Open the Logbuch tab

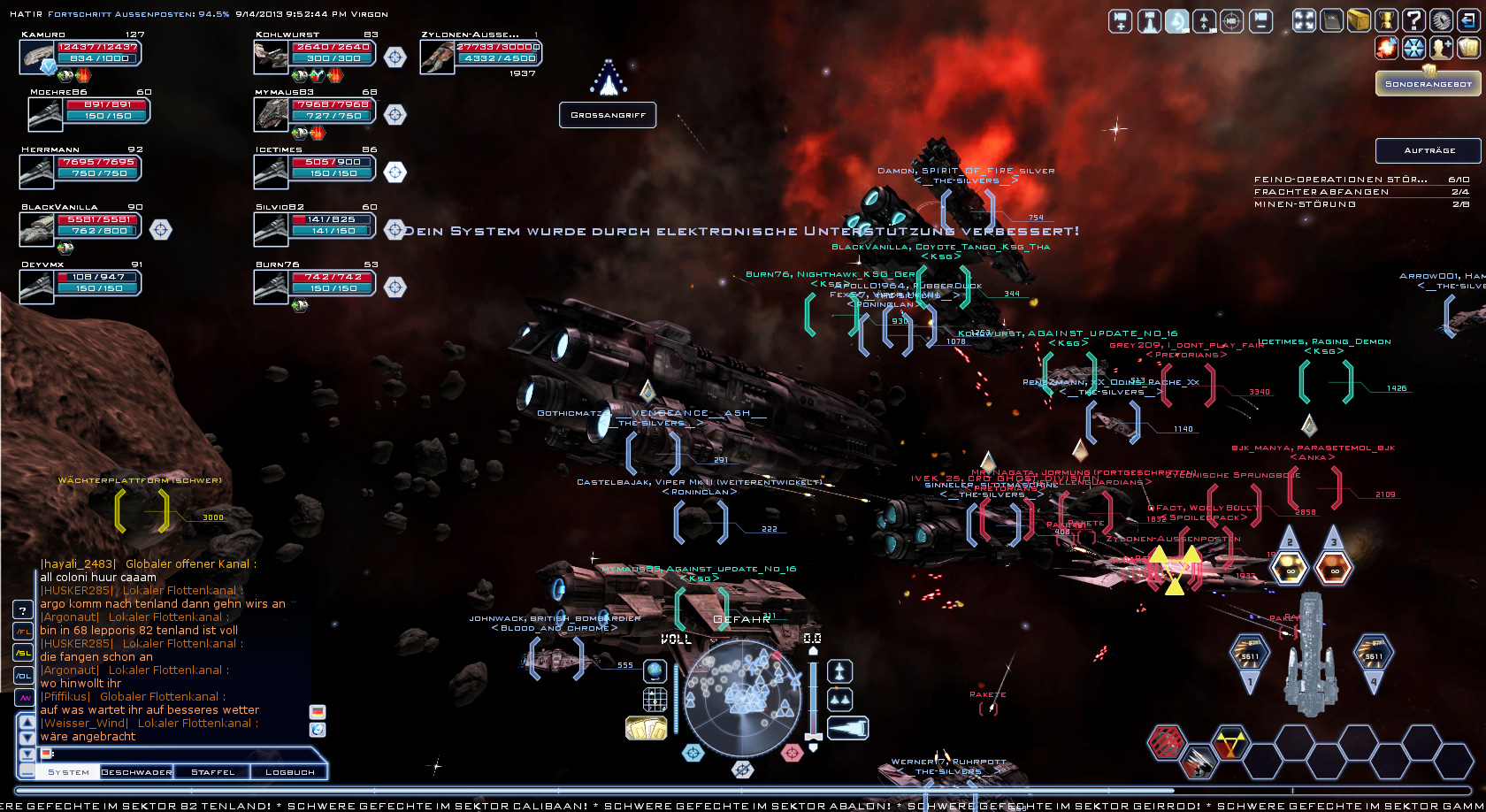coord(289,772)
